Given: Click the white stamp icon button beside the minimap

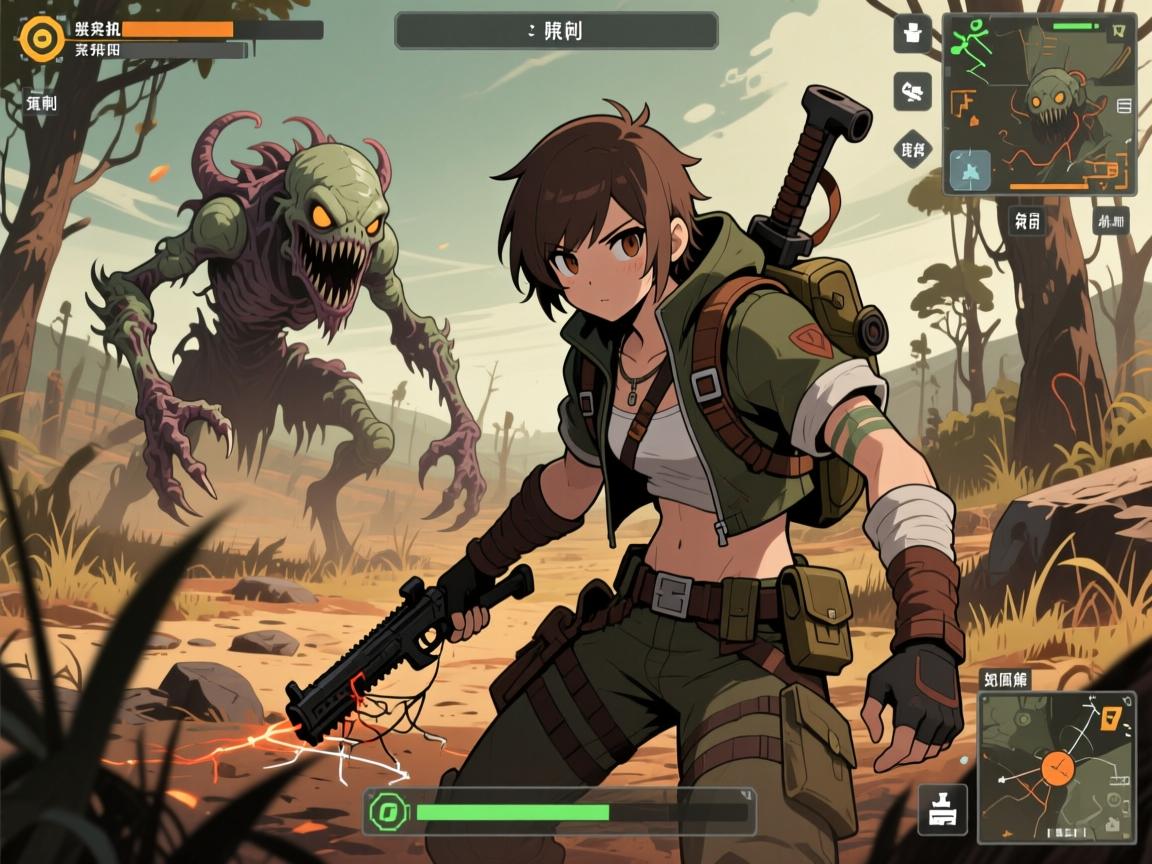Looking at the screenshot, I should 942,811.
